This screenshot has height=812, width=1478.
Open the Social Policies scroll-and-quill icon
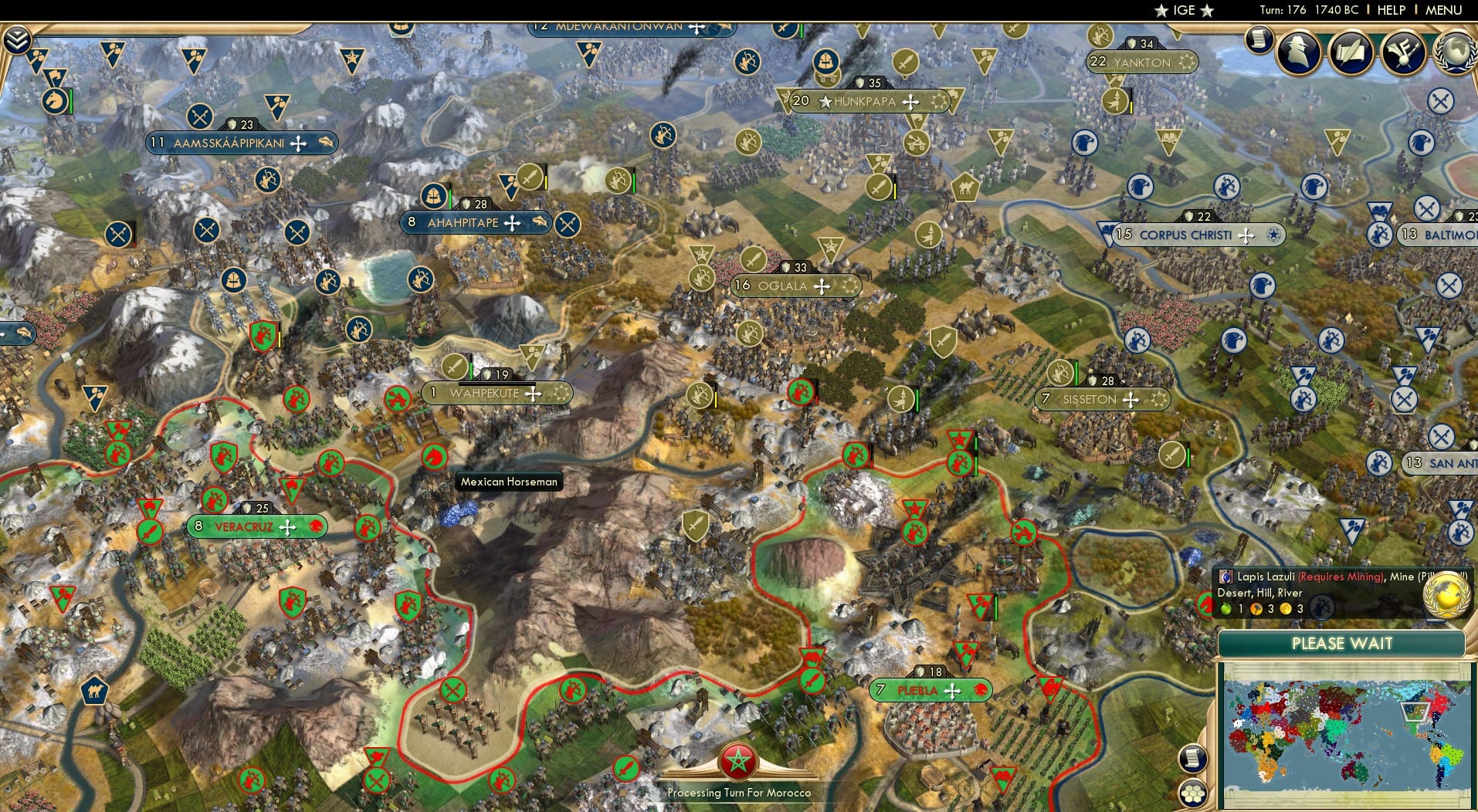click(x=1349, y=52)
